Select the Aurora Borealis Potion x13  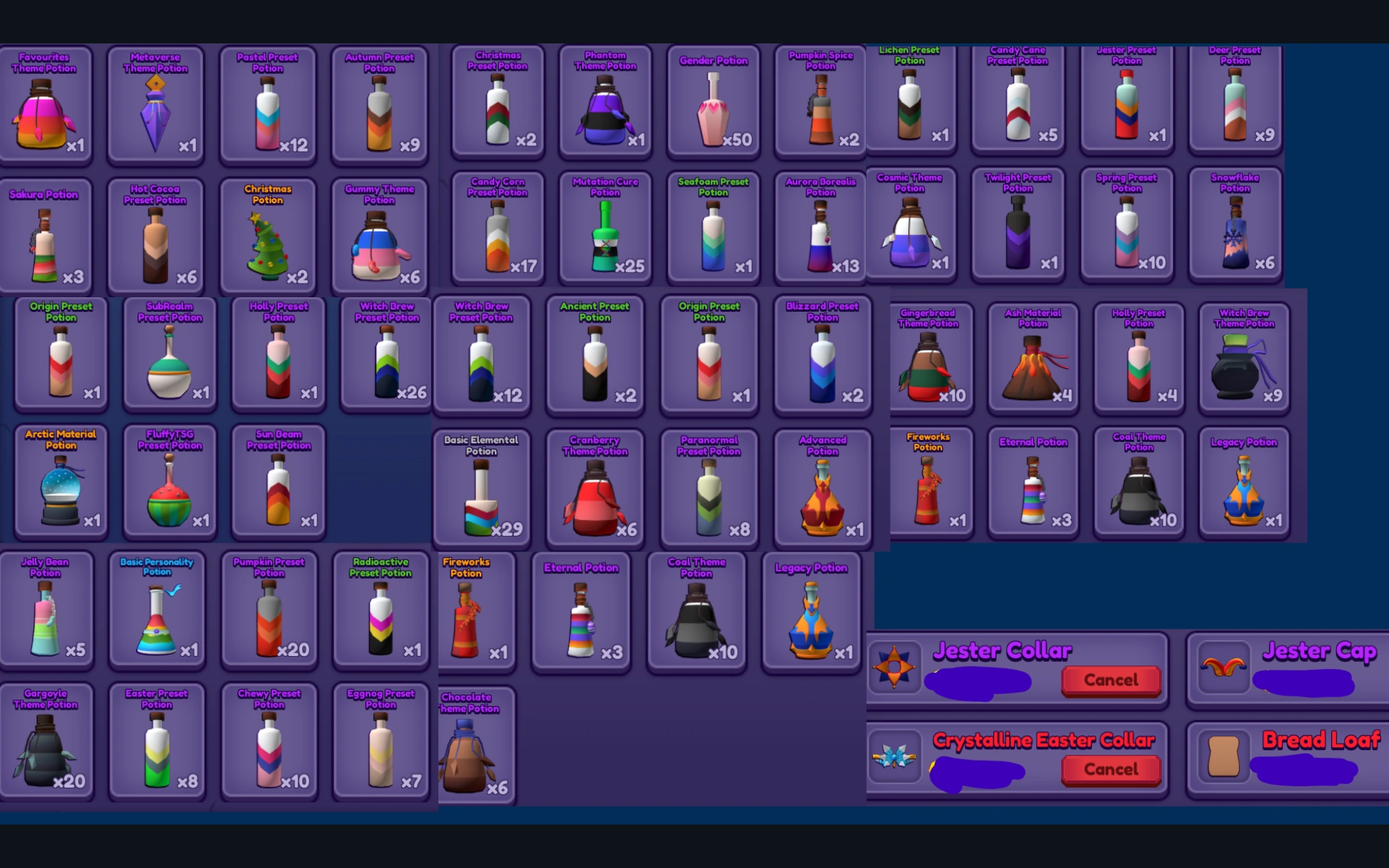[820, 228]
